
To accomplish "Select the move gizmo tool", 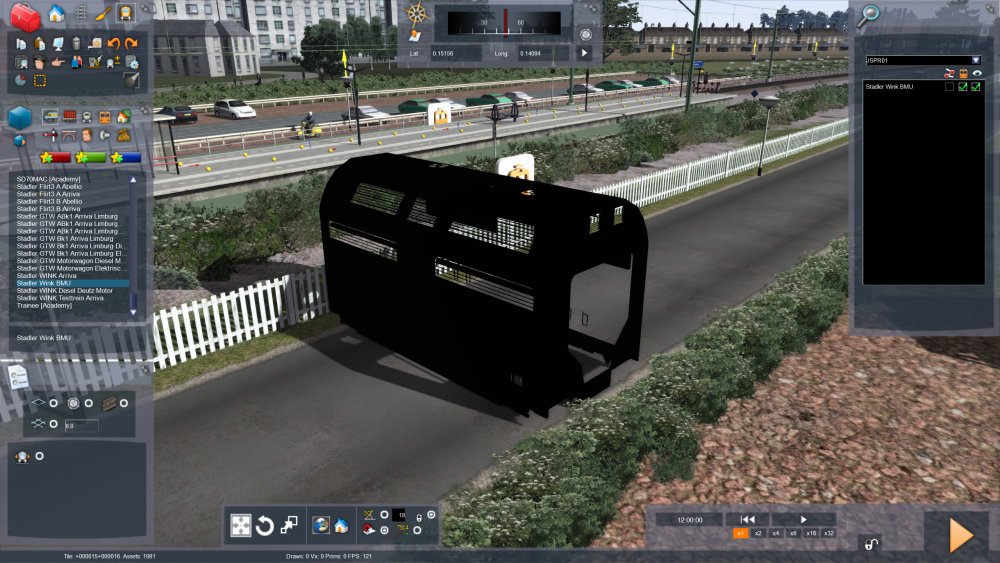I will [x=241, y=525].
